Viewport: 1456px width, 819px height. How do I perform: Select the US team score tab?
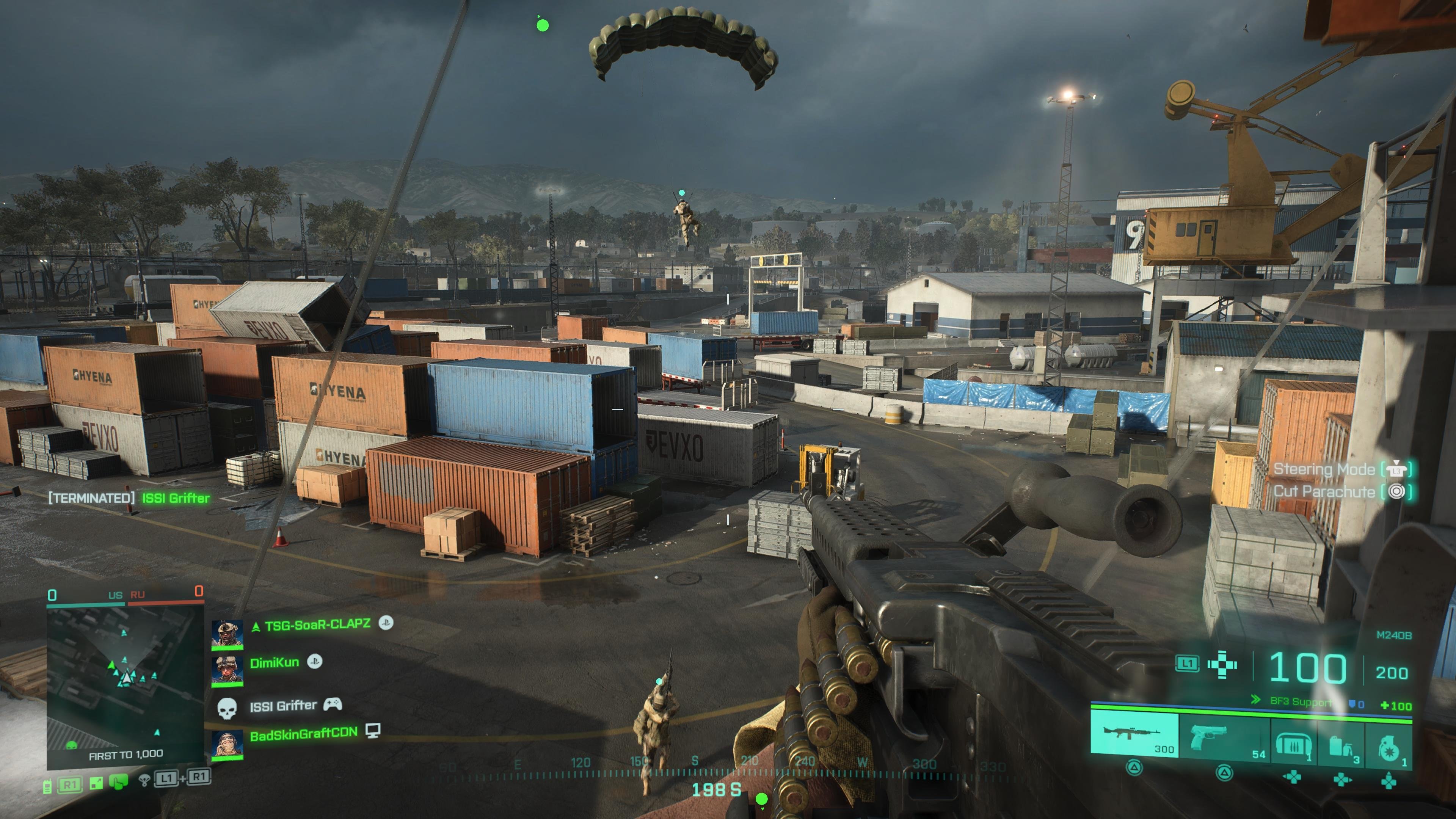(115, 595)
